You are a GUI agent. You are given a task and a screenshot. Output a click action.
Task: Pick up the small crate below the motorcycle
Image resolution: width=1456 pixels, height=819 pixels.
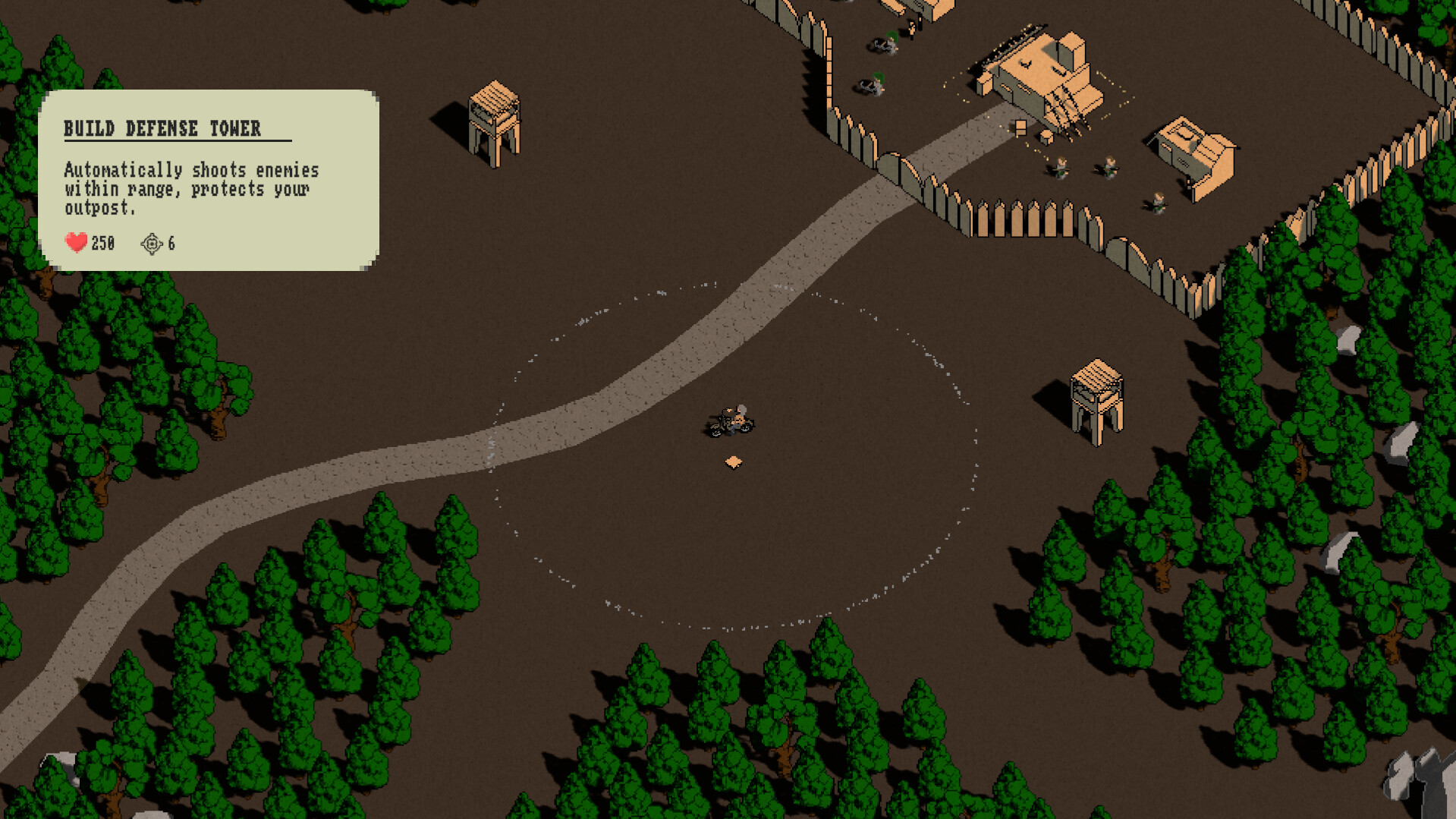tap(733, 461)
